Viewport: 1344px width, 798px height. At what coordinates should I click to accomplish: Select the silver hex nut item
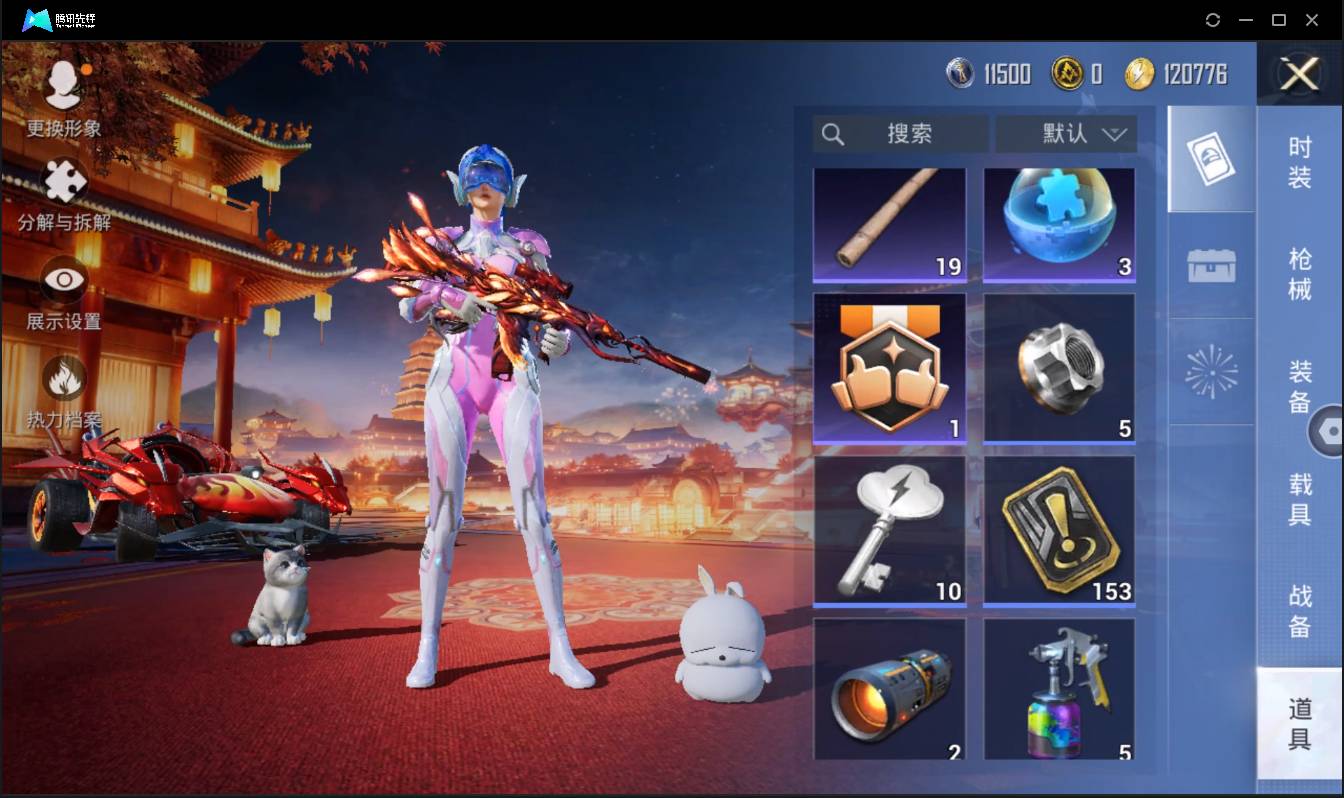pyautogui.click(x=1059, y=368)
